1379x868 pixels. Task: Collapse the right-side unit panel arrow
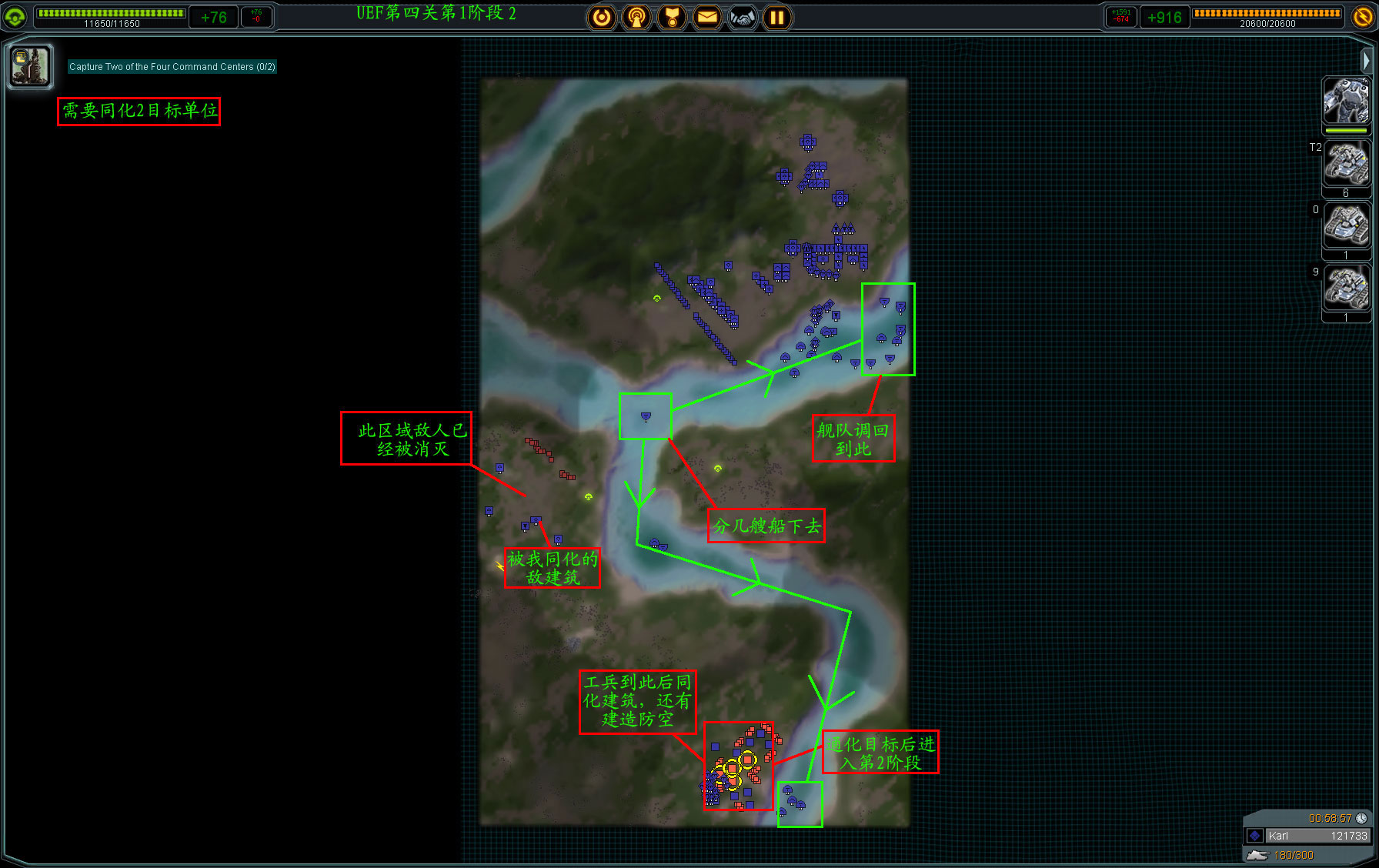tap(1366, 60)
